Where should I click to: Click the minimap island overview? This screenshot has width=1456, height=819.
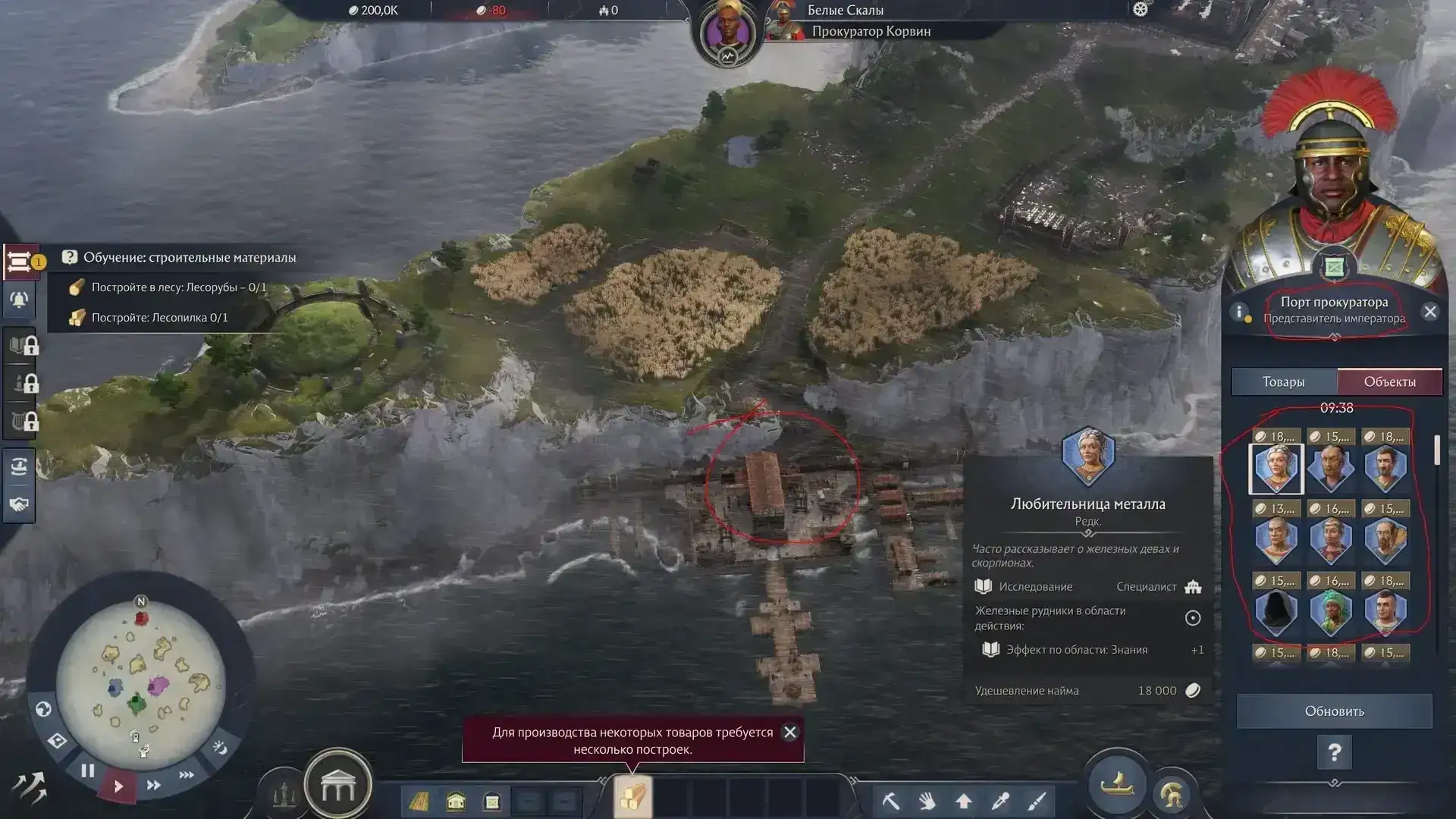pos(141,681)
